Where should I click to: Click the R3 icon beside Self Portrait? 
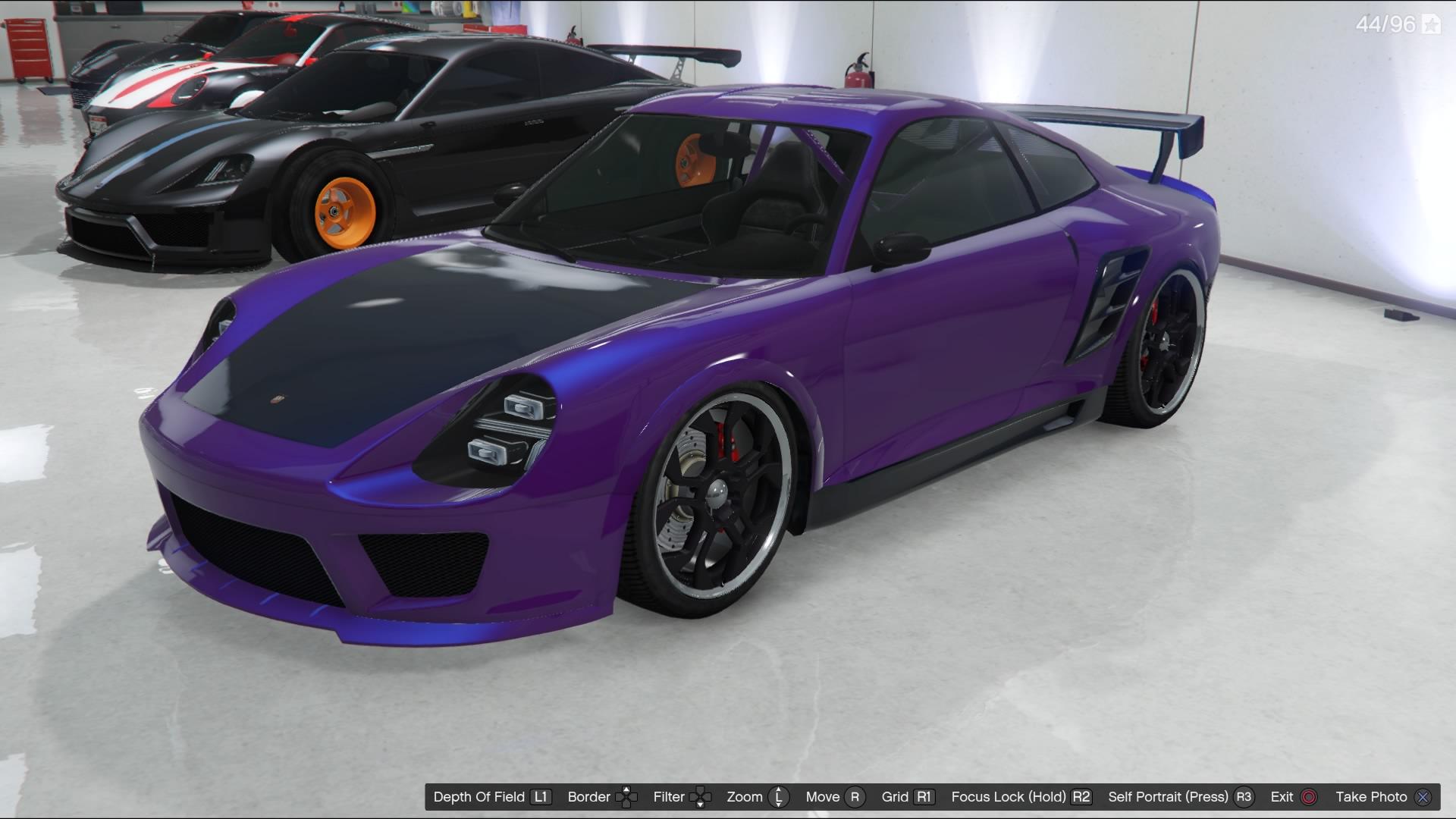[x=1244, y=798]
